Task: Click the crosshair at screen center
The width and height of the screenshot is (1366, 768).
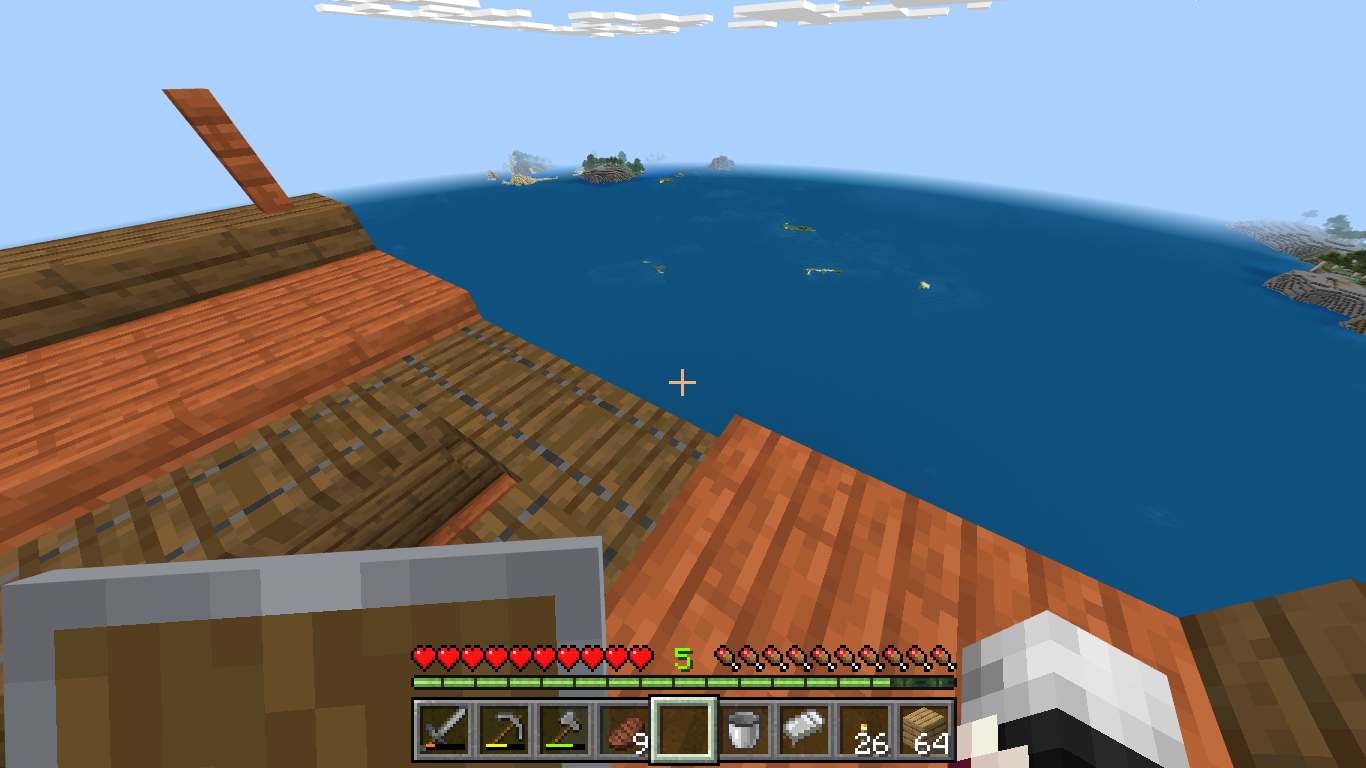Action: click(x=683, y=382)
